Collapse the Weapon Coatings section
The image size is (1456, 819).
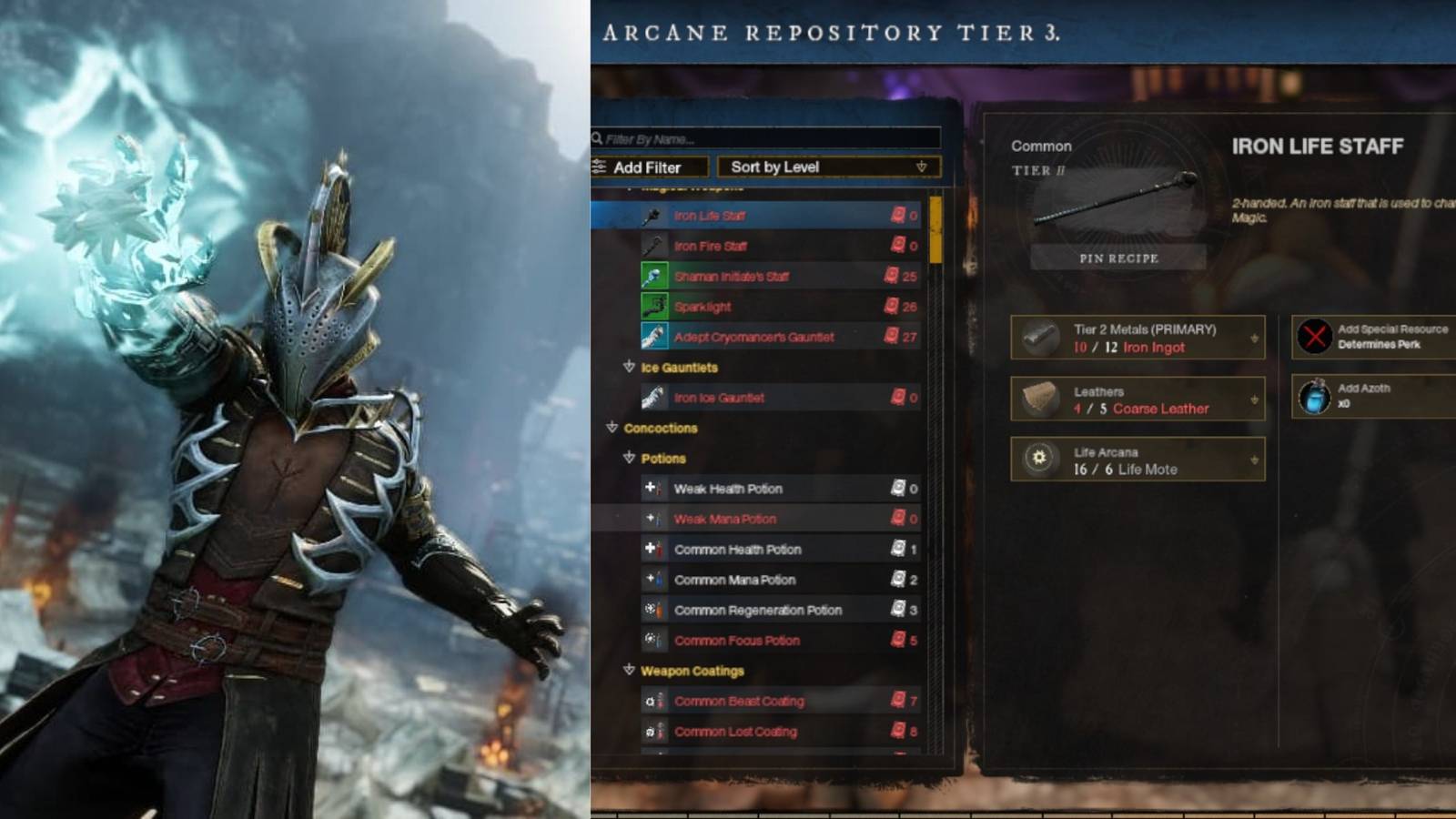click(629, 672)
